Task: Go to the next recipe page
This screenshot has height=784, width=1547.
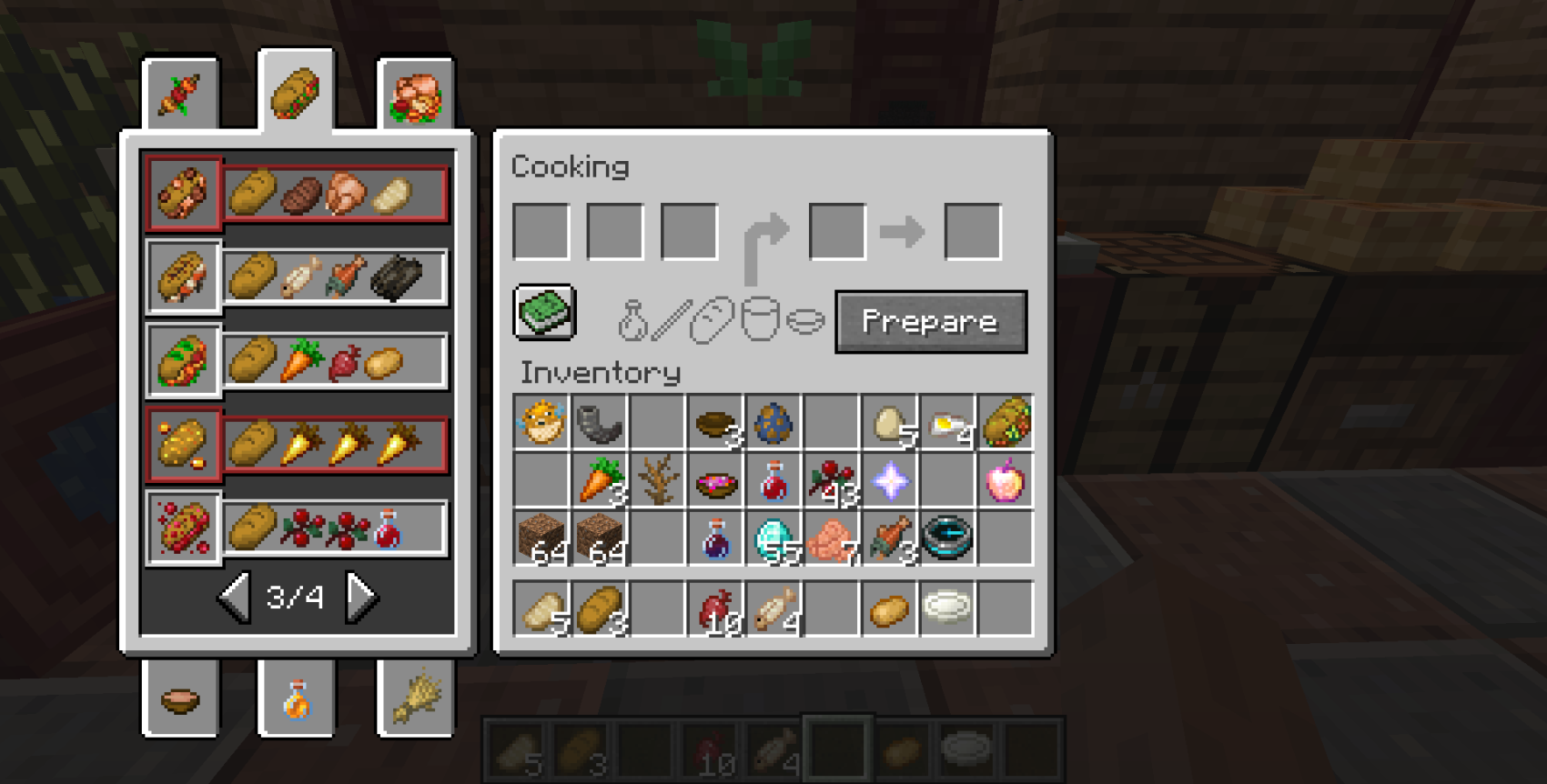Action: click(x=359, y=598)
